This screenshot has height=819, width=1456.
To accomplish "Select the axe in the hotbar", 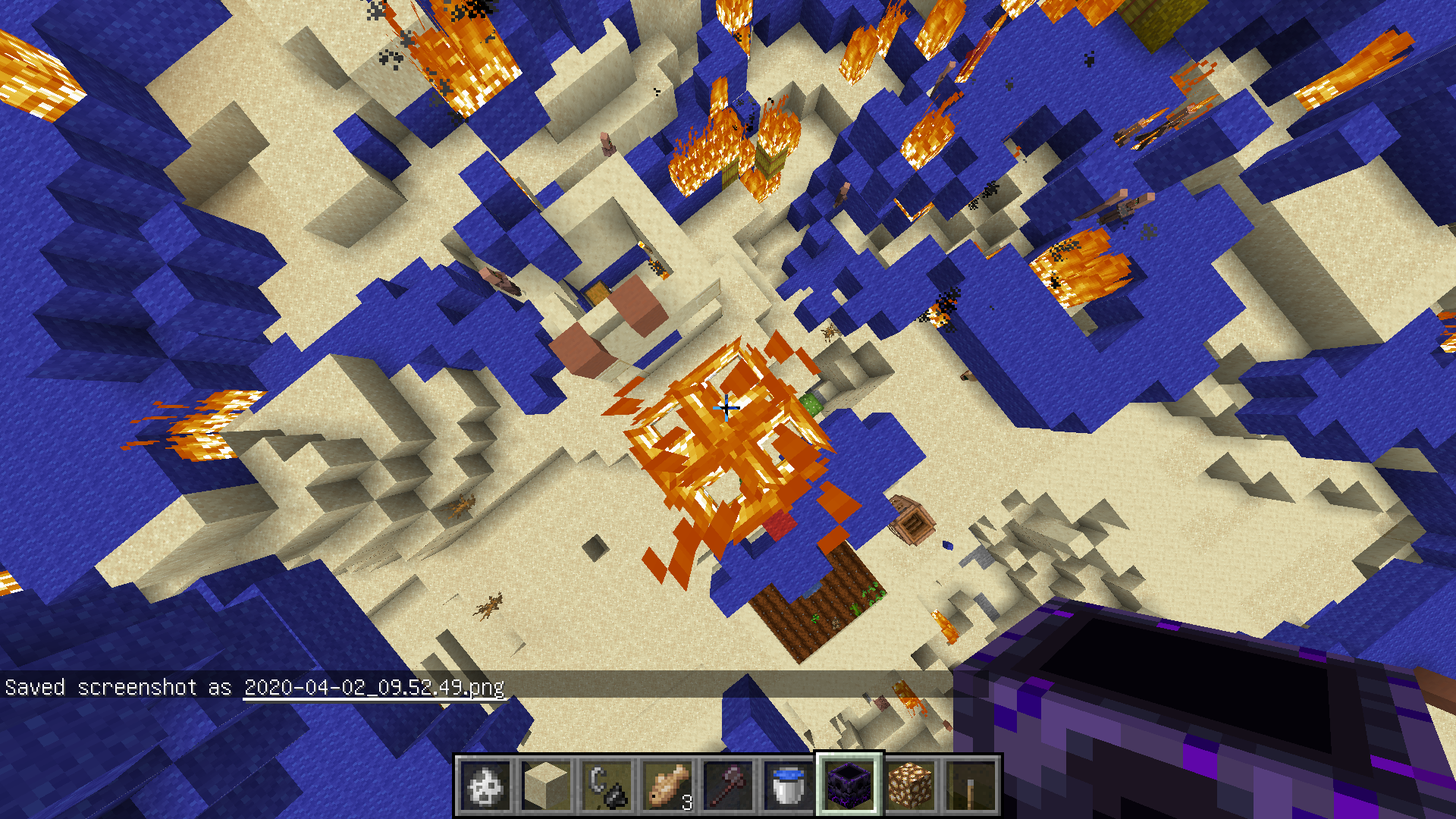I will 728,786.
